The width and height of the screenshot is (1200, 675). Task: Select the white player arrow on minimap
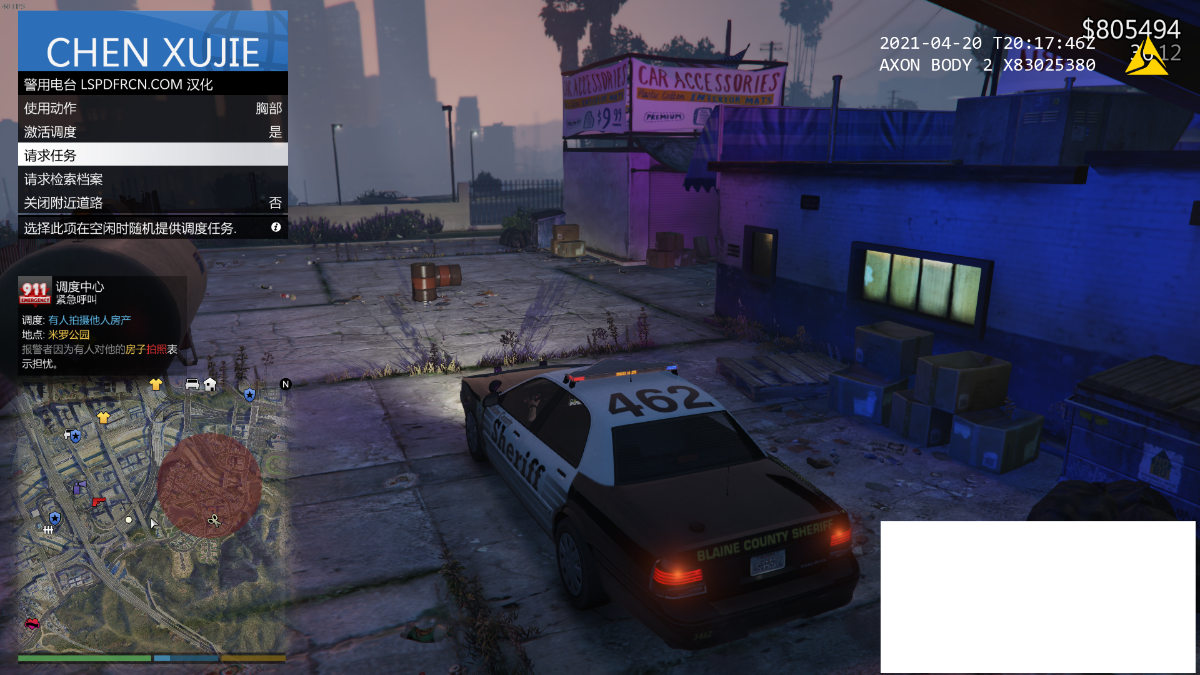[153, 523]
